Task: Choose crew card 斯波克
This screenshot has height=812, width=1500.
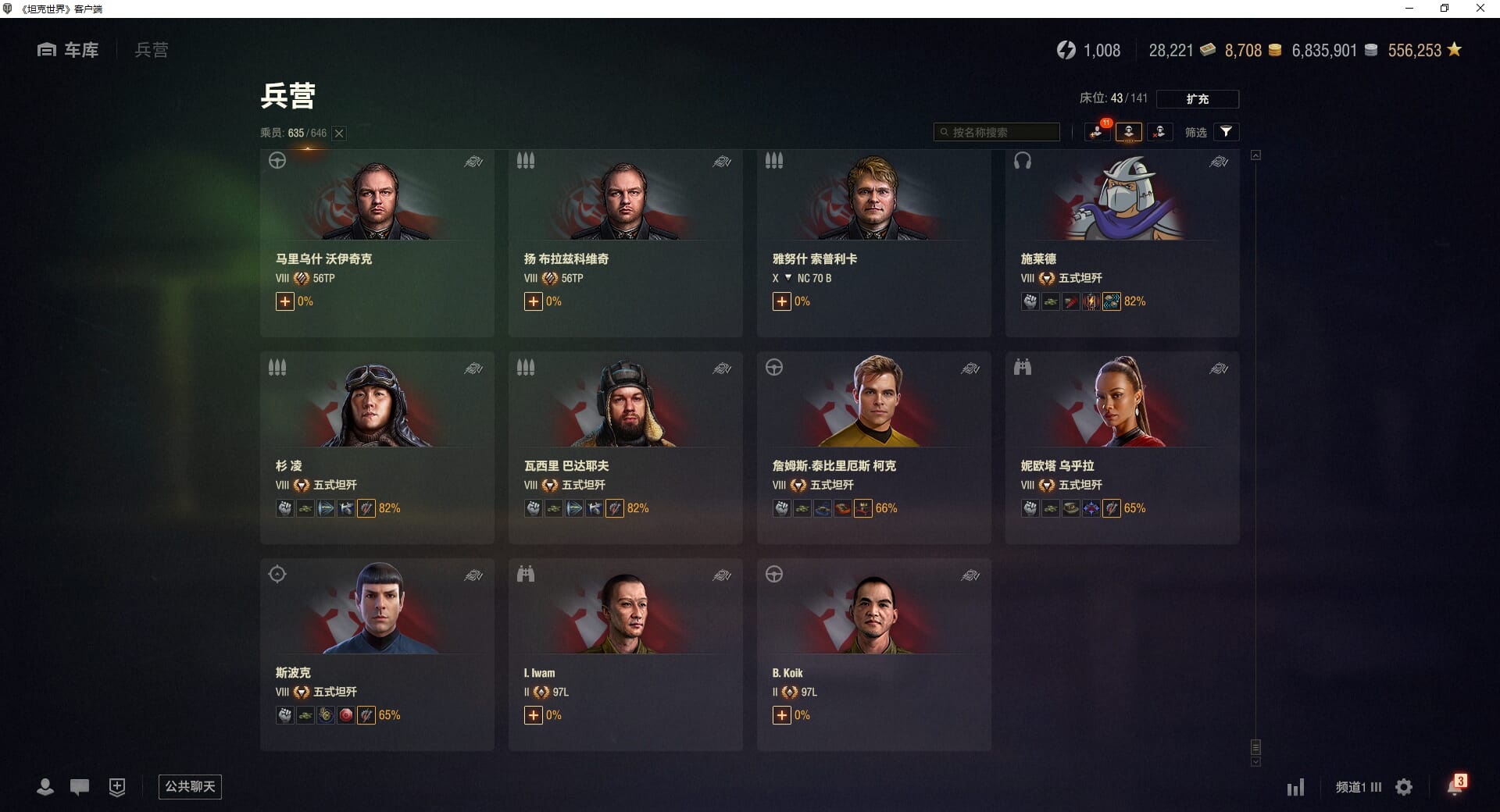Action: [x=377, y=656]
